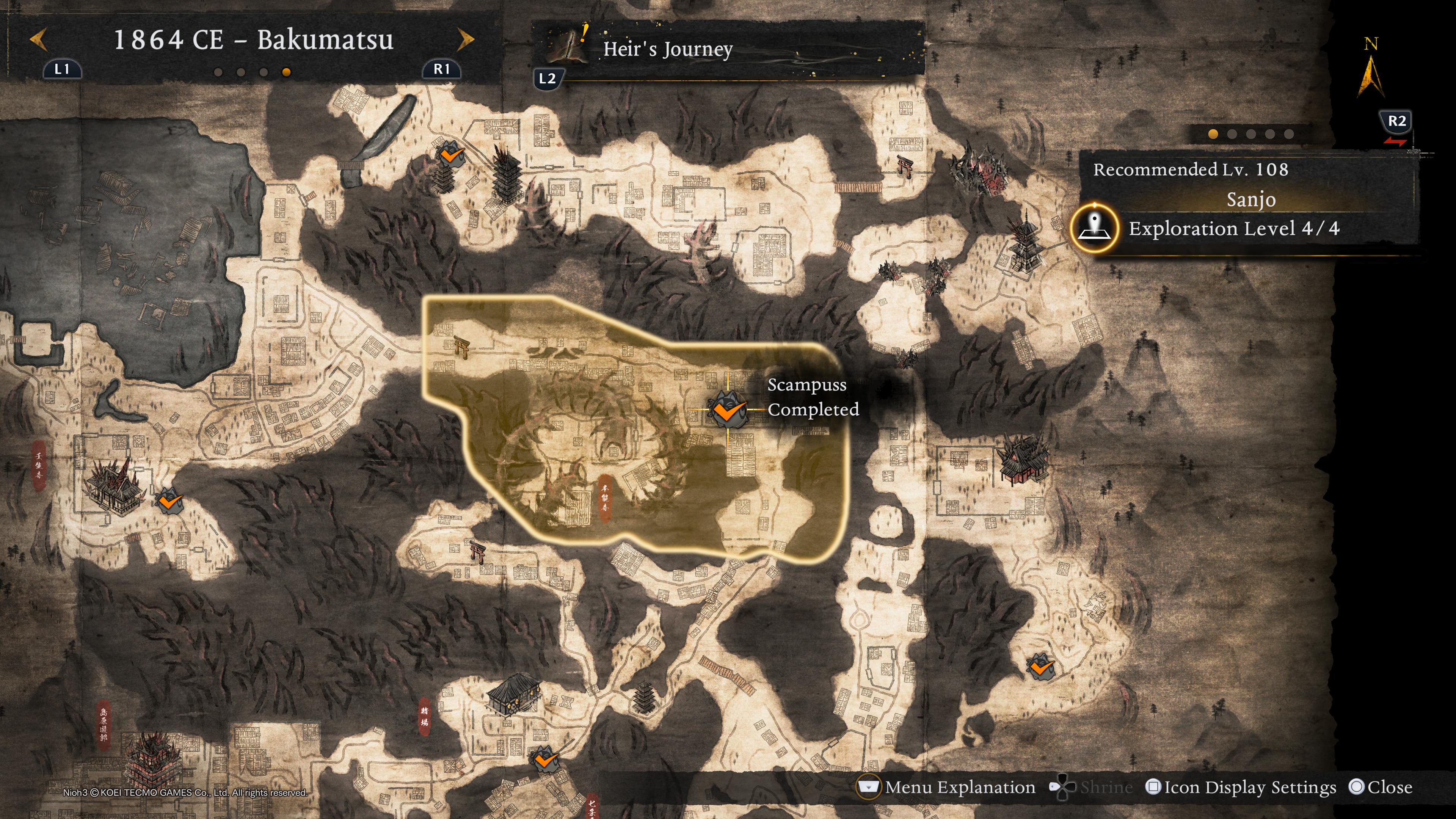Close the map screen
This screenshot has width=1456, height=819.
[1380, 788]
